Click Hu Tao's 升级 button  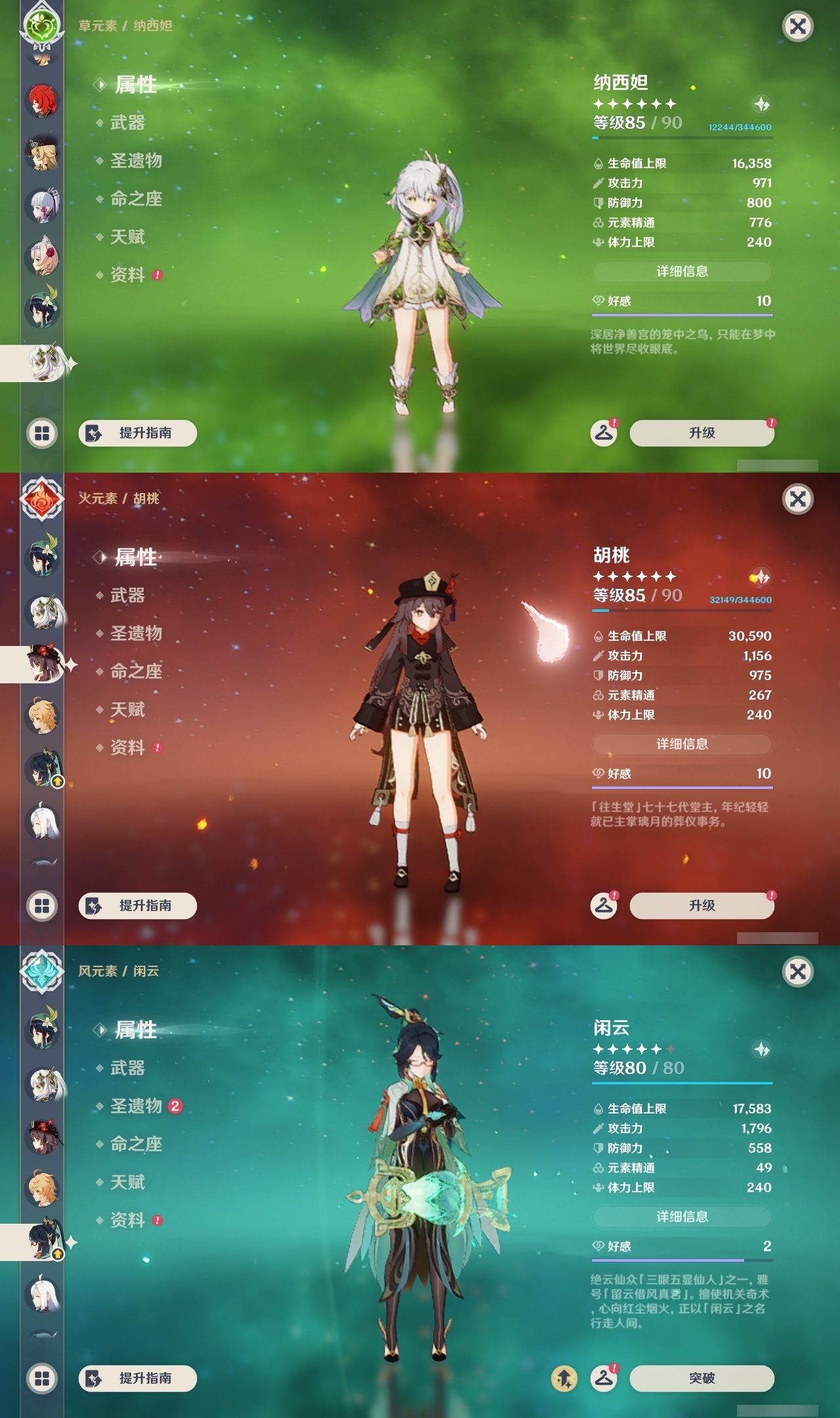[x=702, y=905]
